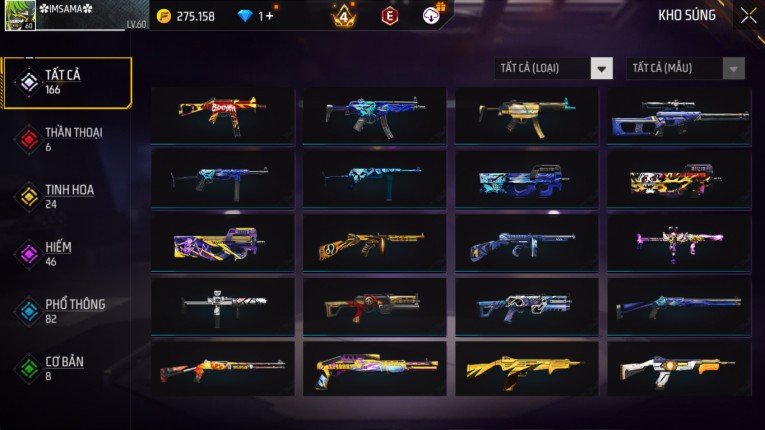
Task: Switch to the THẦN THOẠI tab
Action: (x=66, y=138)
